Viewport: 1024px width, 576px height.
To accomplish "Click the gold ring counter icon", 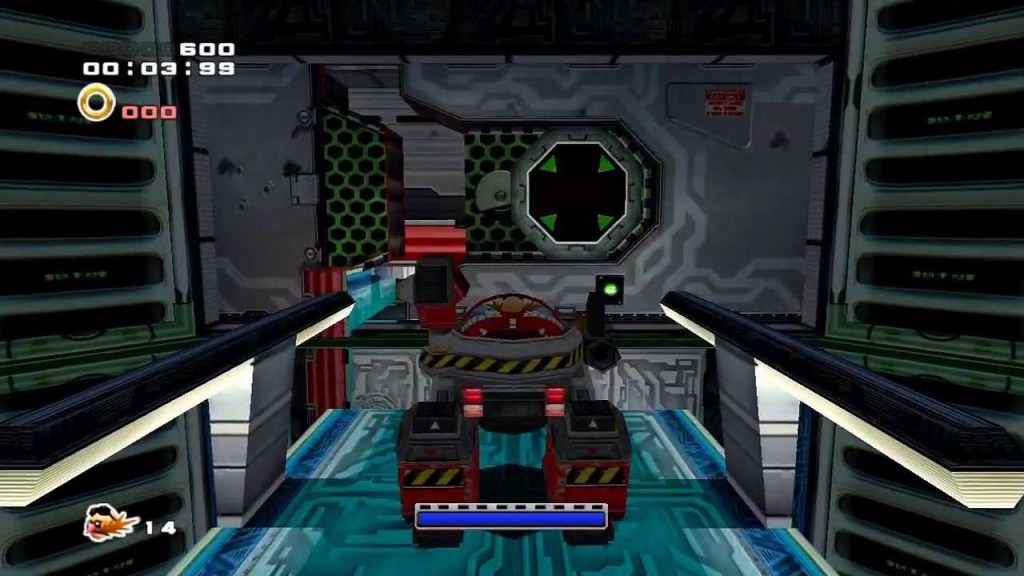I will [x=96, y=102].
